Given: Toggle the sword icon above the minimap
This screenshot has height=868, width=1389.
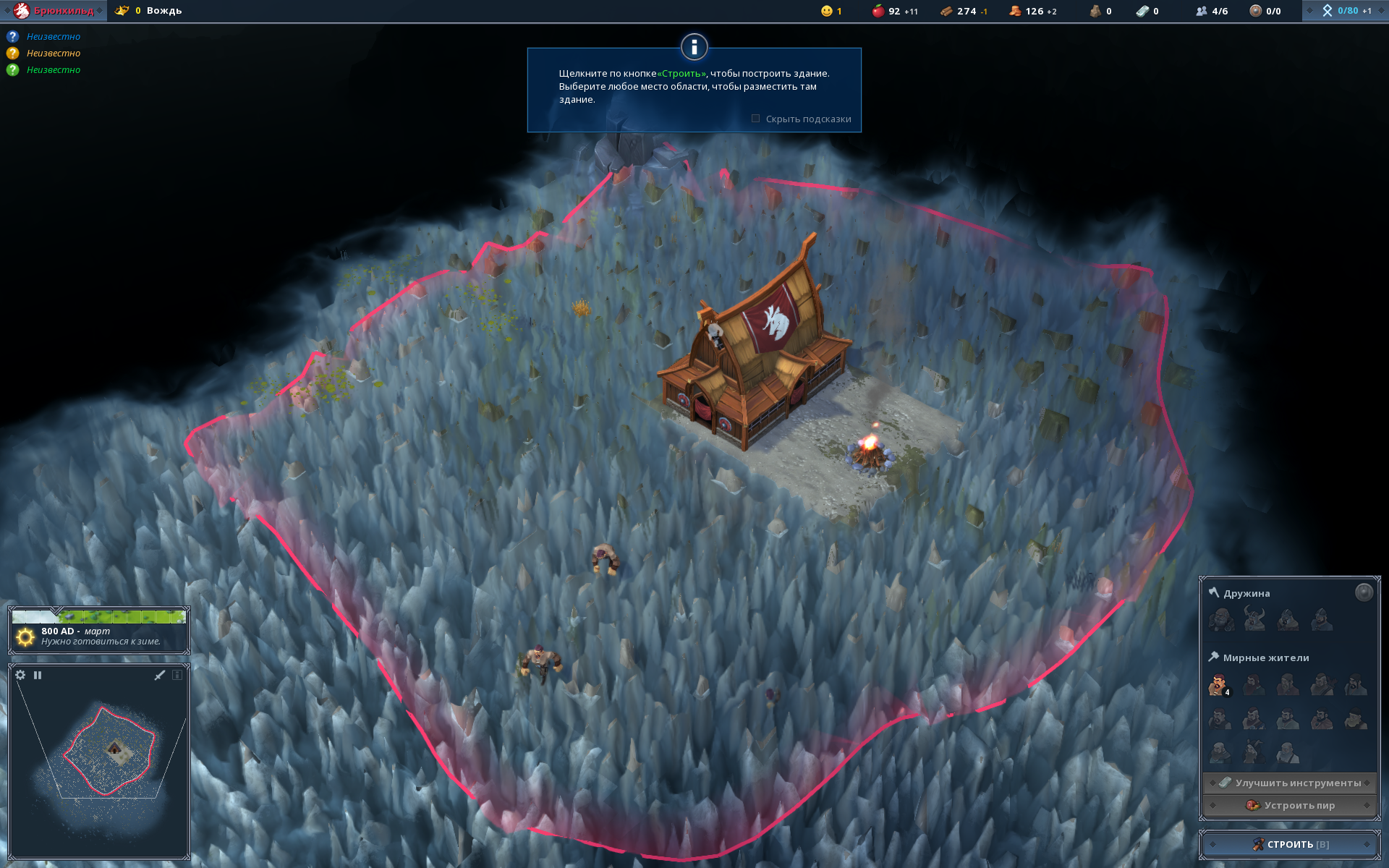Looking at the screenshot, I should [160, 675].
